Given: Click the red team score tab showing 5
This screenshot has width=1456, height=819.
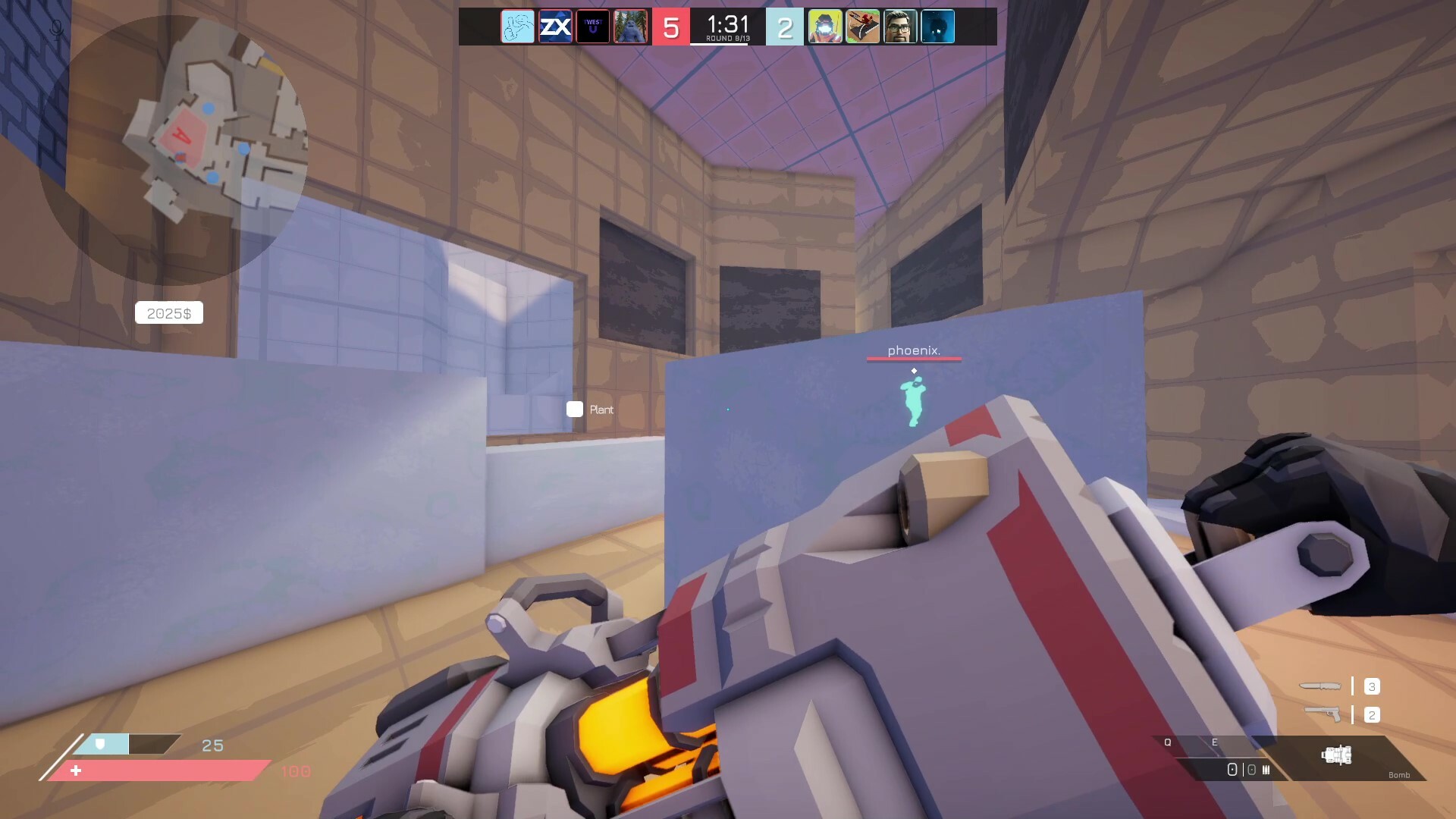Looking at the screenshot, I should click(x=671, y=27).
